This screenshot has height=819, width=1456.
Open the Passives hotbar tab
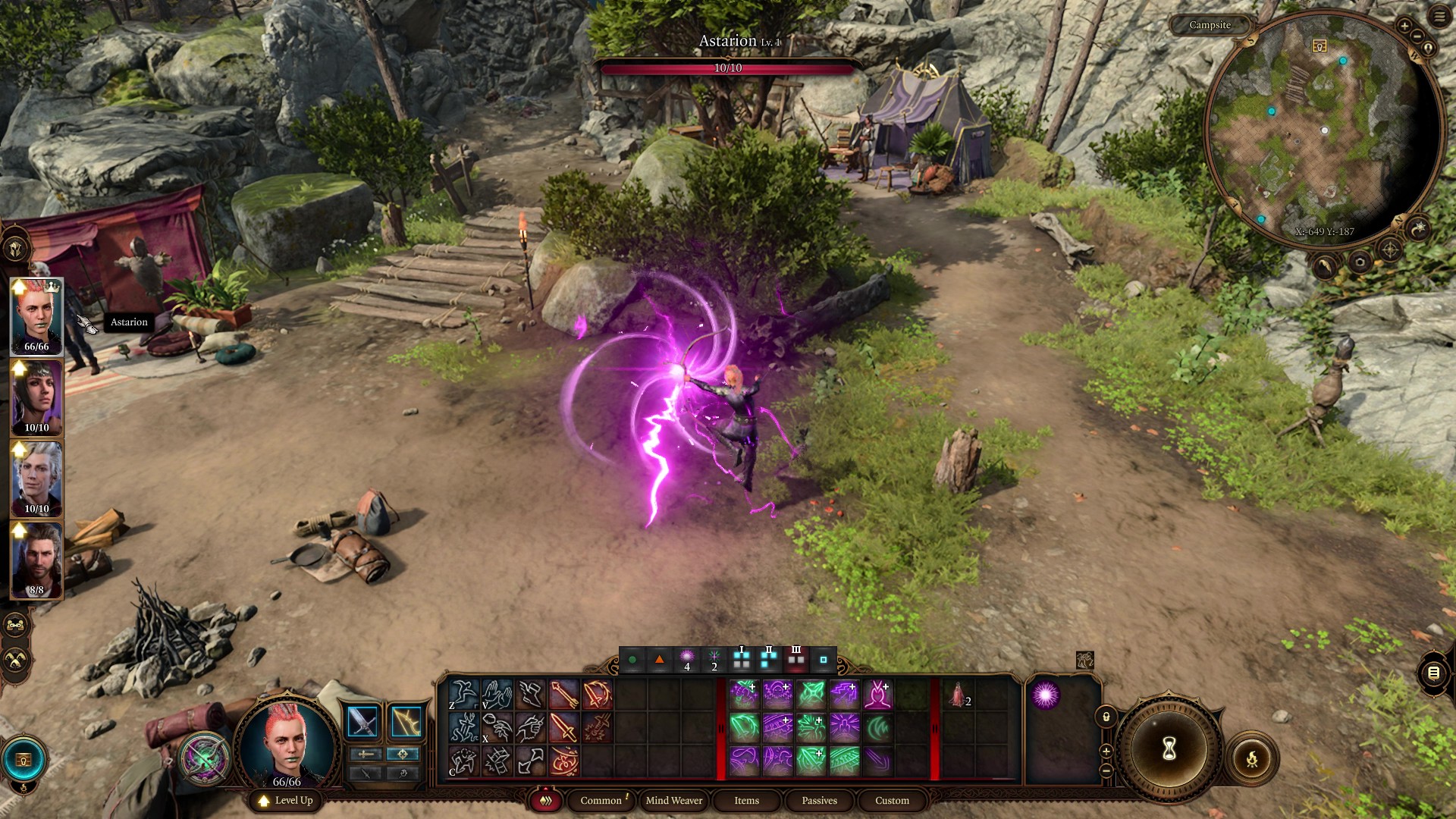[x=819, y=800]
